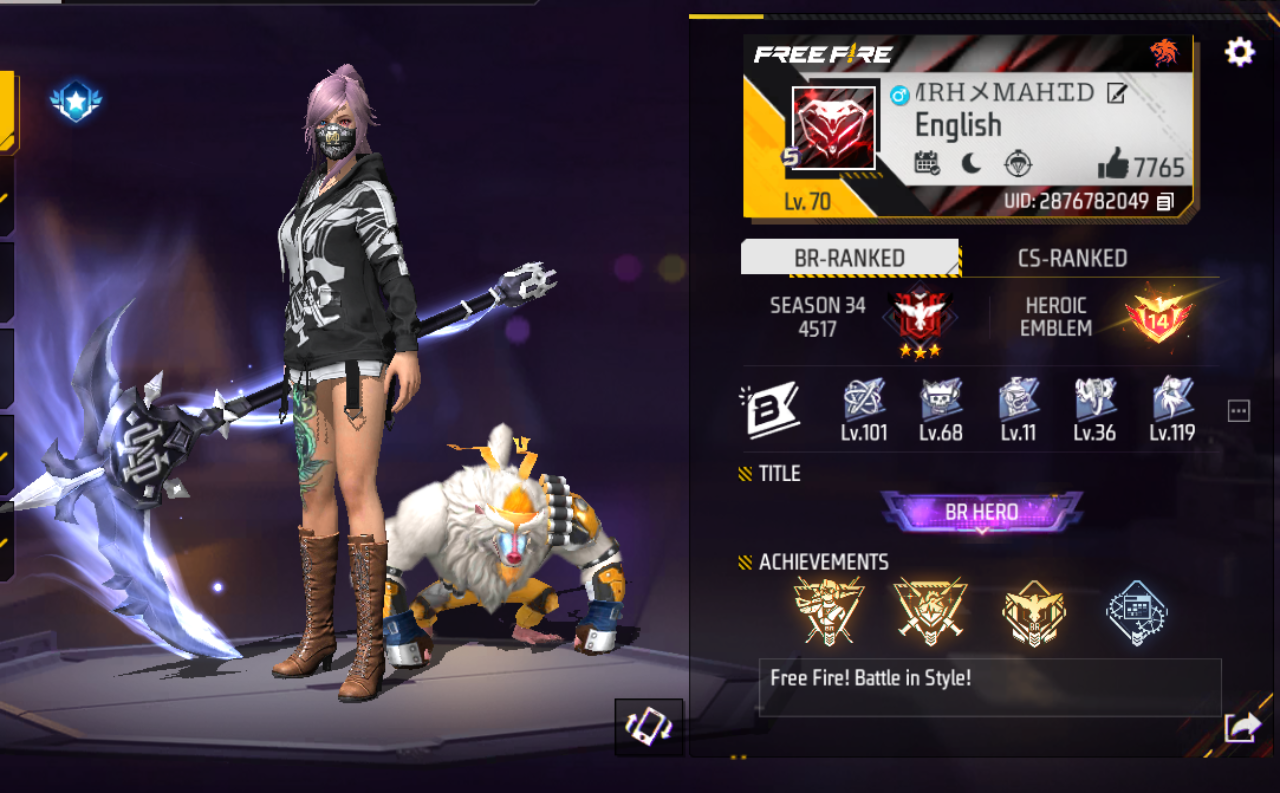Edit the player nickname with pencil icon
Screen dimensions: 1280x793
point(1116,94)
